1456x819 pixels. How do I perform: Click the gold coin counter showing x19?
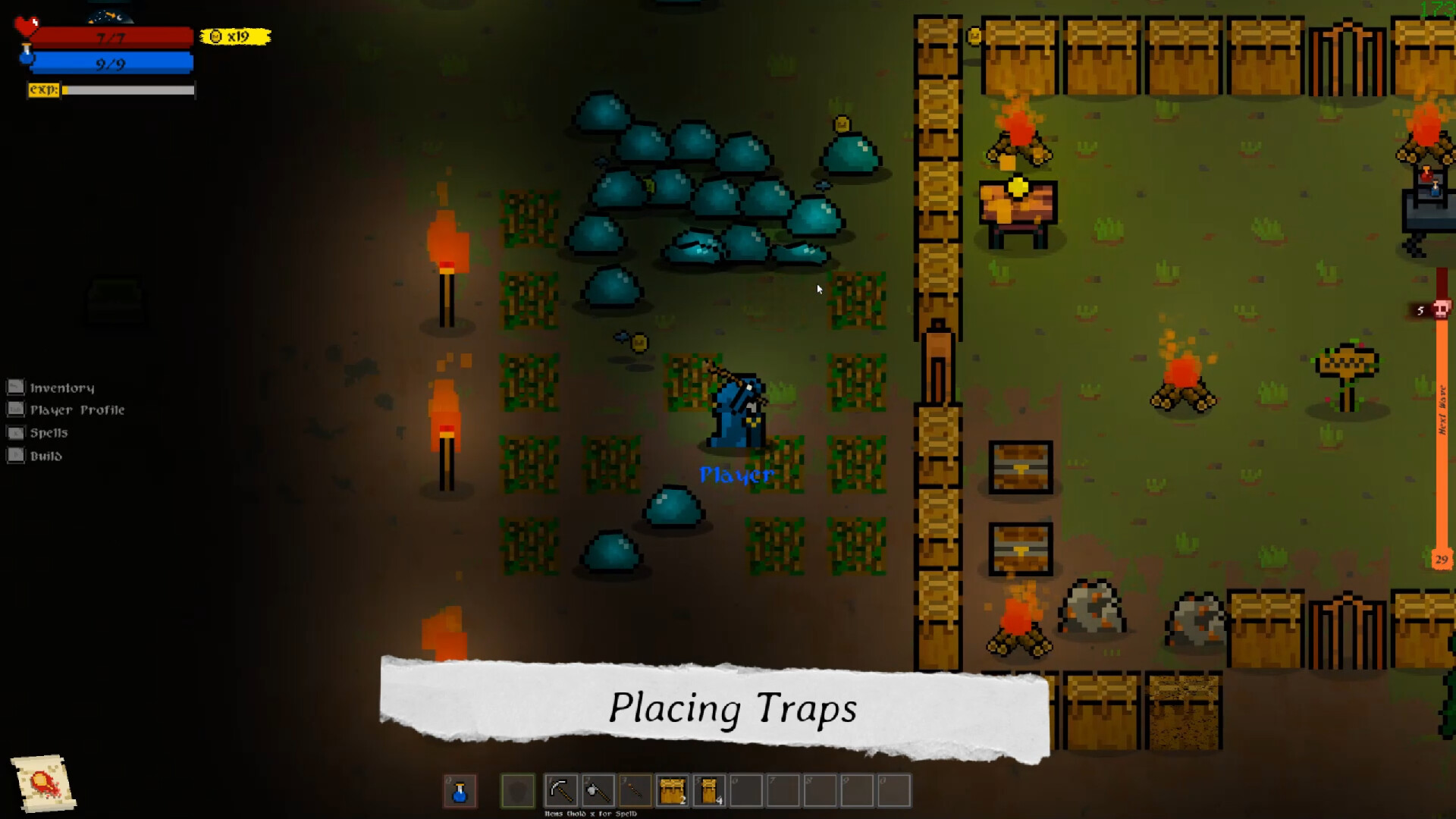231,36
